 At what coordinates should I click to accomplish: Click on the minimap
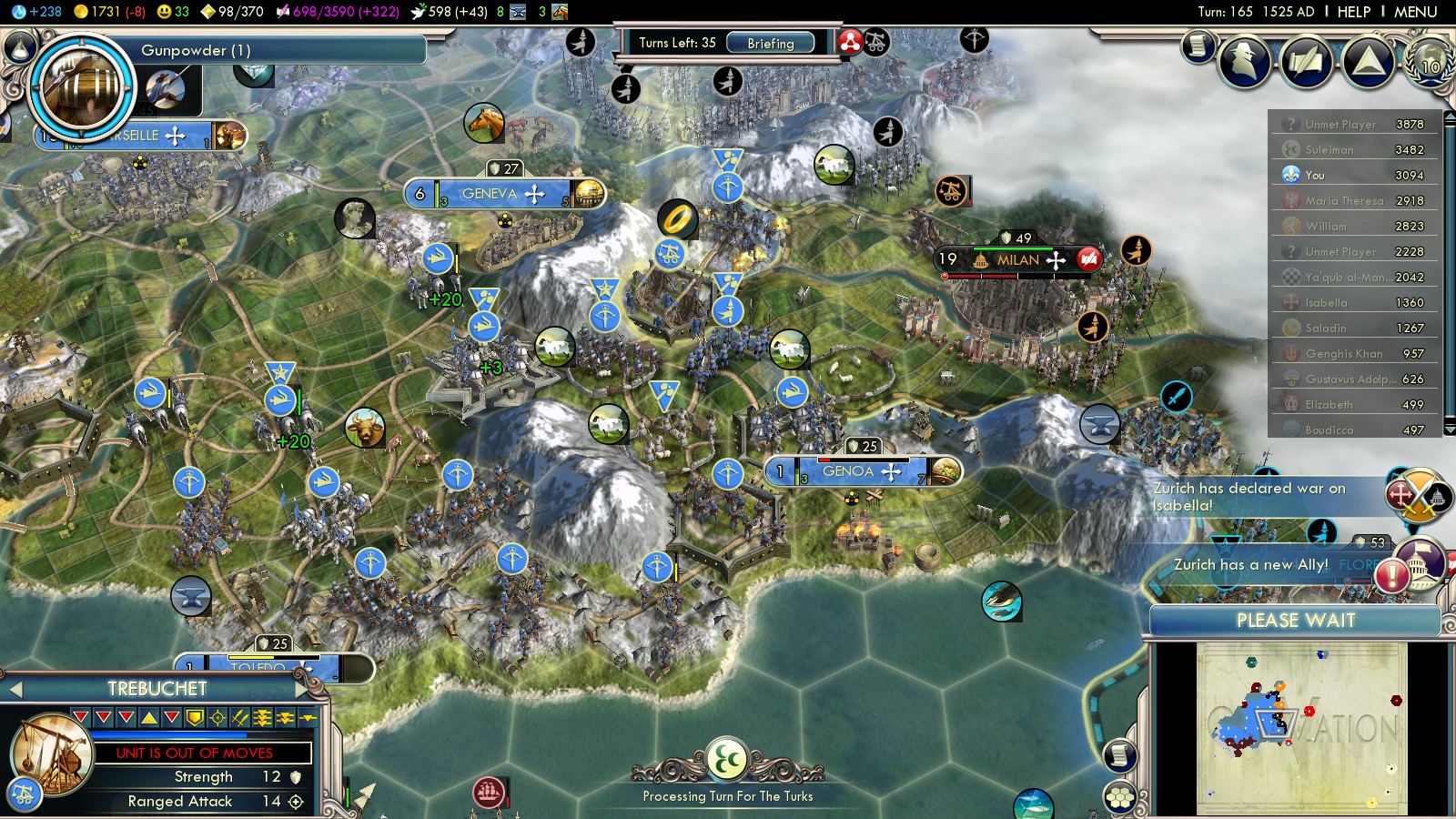1301,728
